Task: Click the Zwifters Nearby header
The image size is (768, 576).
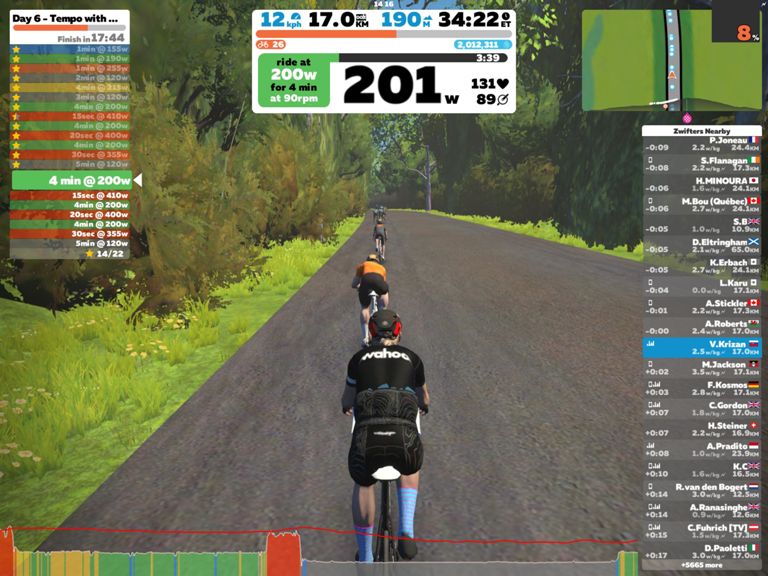Action: click(701, 131)
